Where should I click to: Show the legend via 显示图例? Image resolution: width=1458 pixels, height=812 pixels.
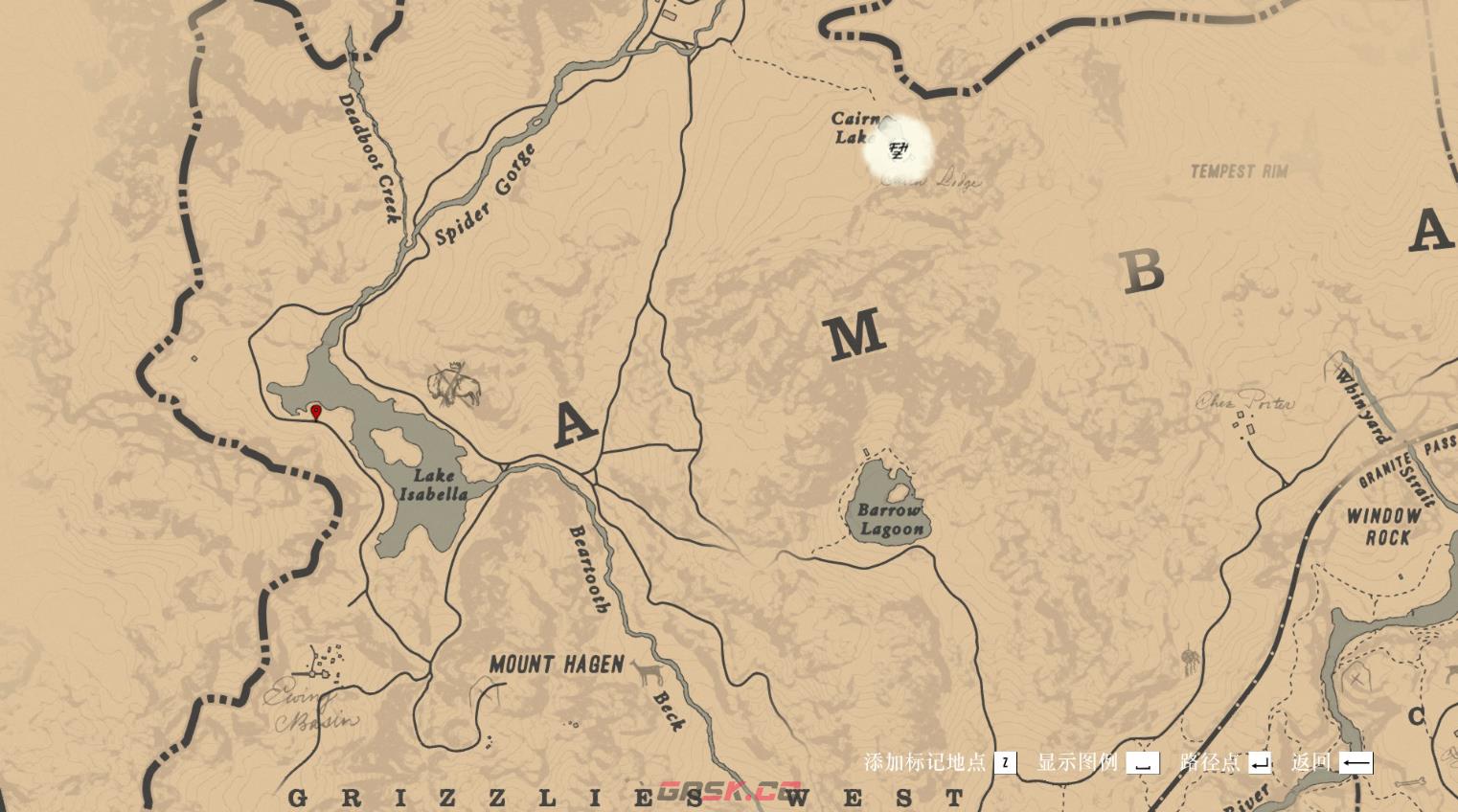(x=1097, y=763)
